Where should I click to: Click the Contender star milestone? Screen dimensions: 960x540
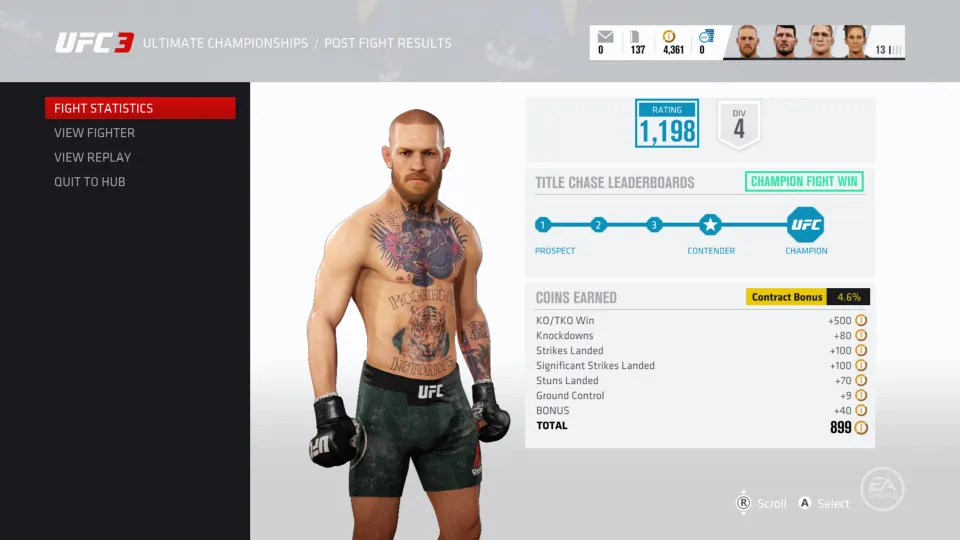point(710,224)
